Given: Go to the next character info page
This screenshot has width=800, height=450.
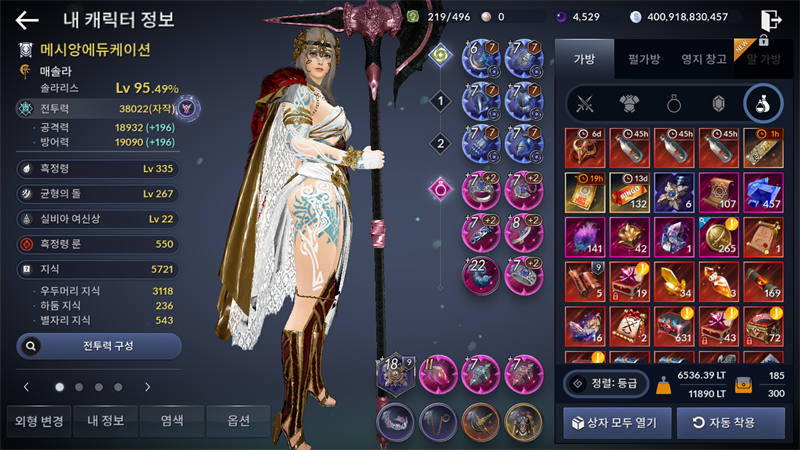Looking at the screenshot, I should tap(147, 386).
